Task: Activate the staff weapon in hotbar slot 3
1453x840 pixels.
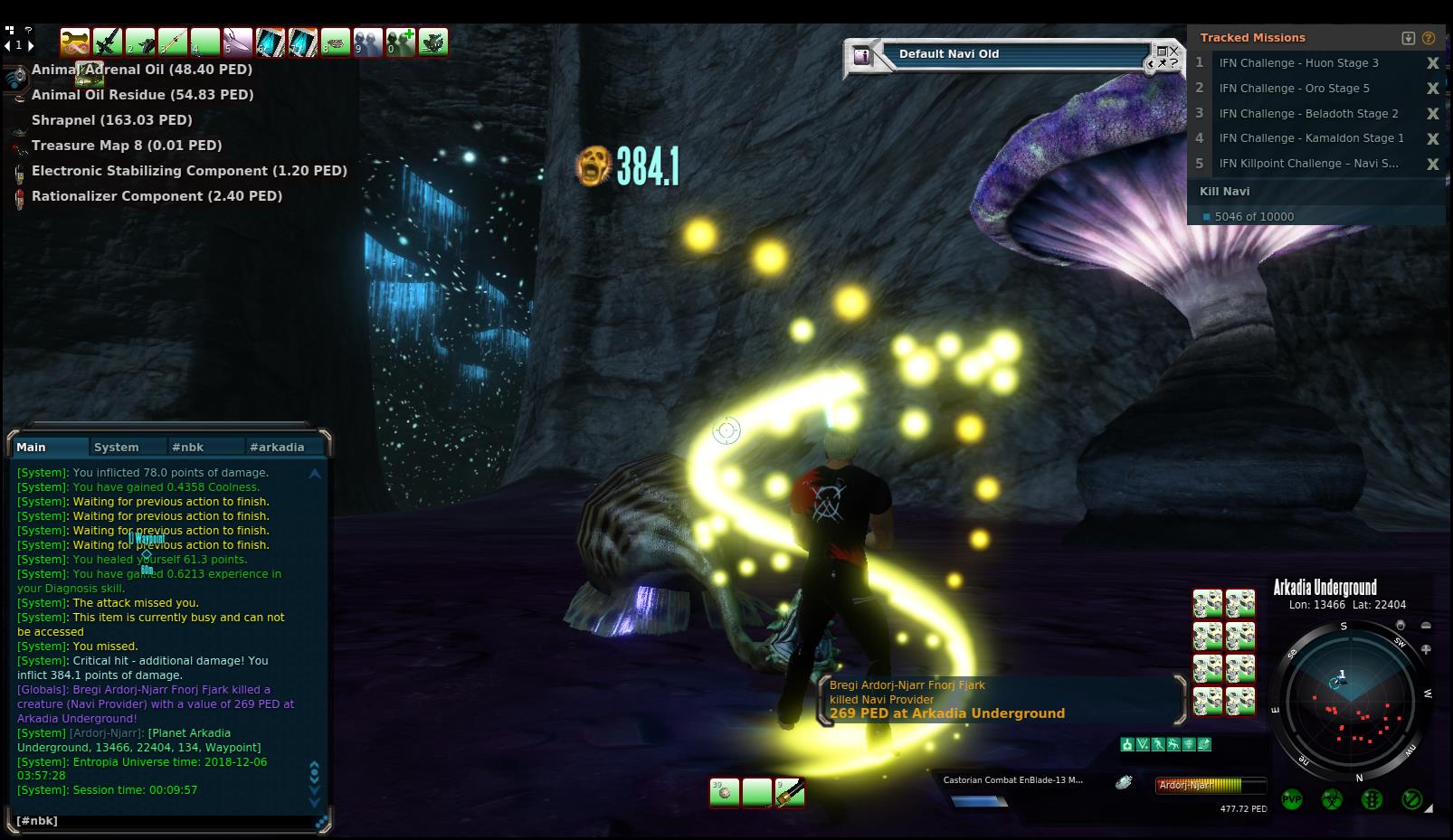Action: click(x=173, y=42)
